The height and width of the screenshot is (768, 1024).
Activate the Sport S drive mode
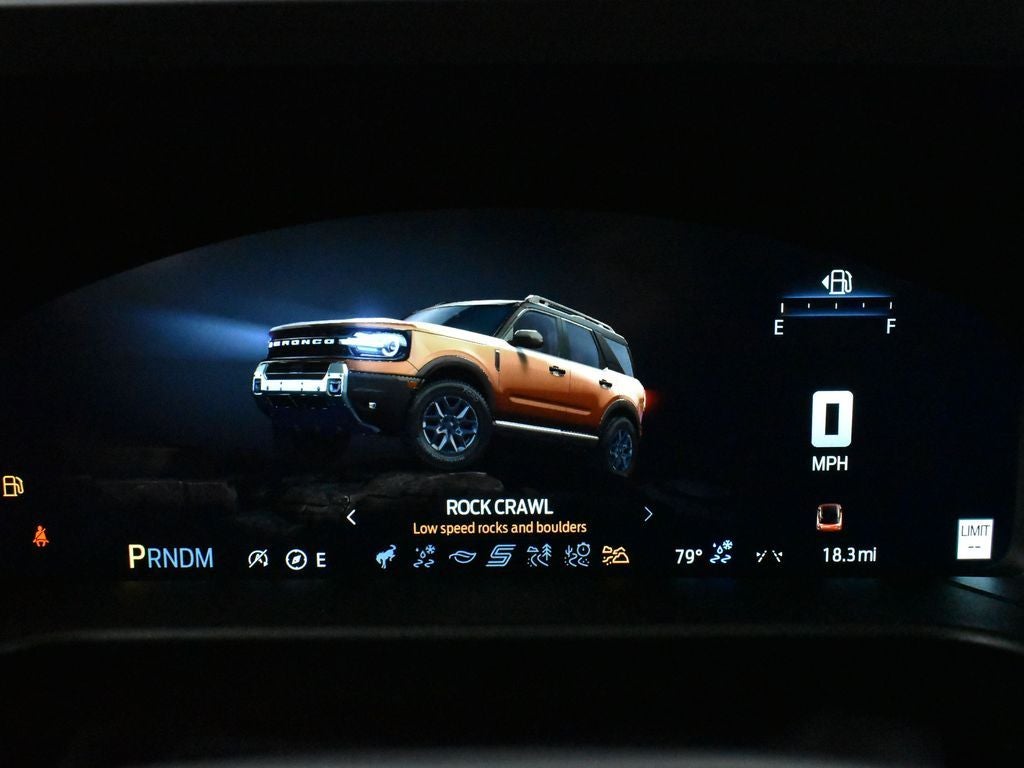point(500,556)
